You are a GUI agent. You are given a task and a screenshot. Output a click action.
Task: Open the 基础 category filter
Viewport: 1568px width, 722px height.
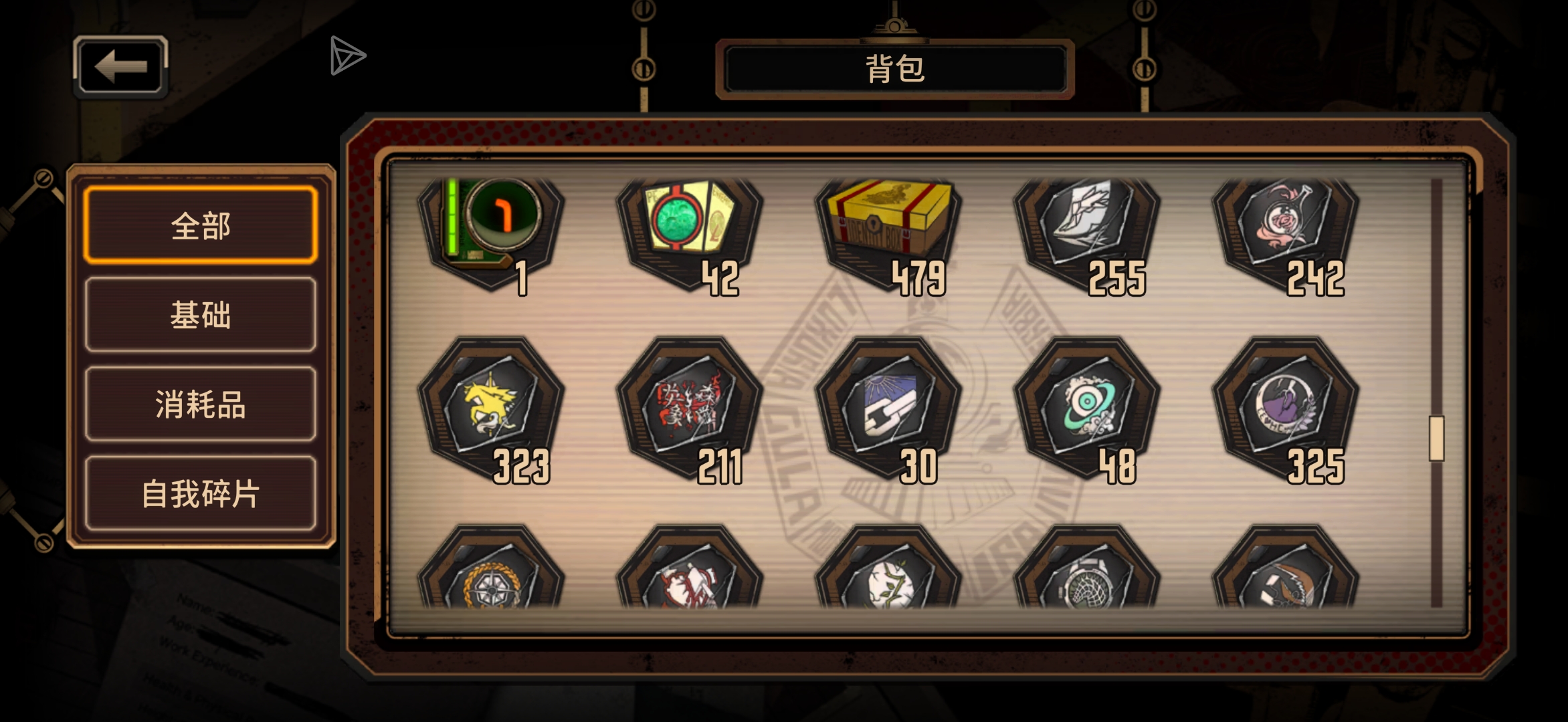coord(199,317)
